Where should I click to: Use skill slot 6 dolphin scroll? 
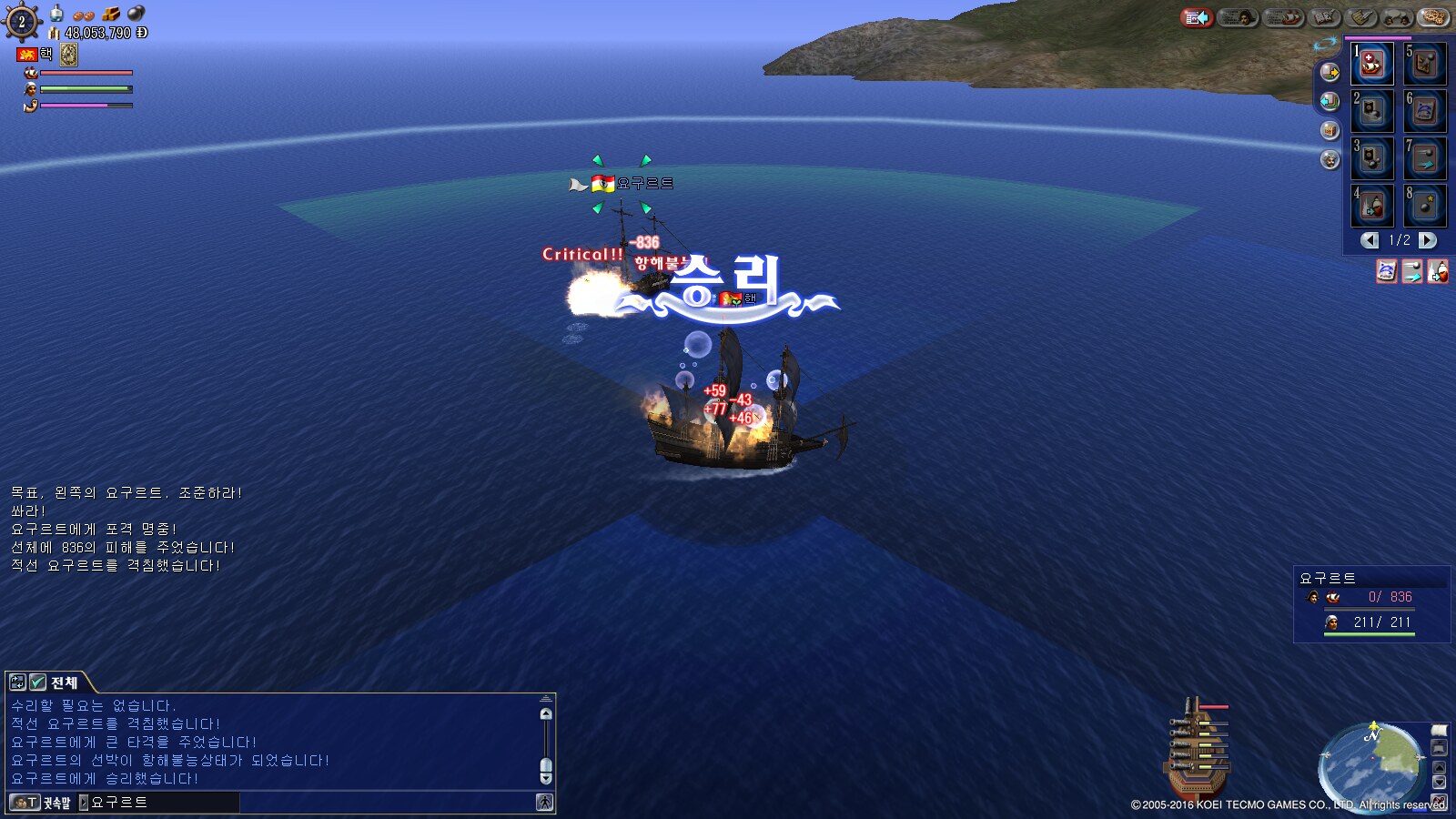tap(1425, 111)
